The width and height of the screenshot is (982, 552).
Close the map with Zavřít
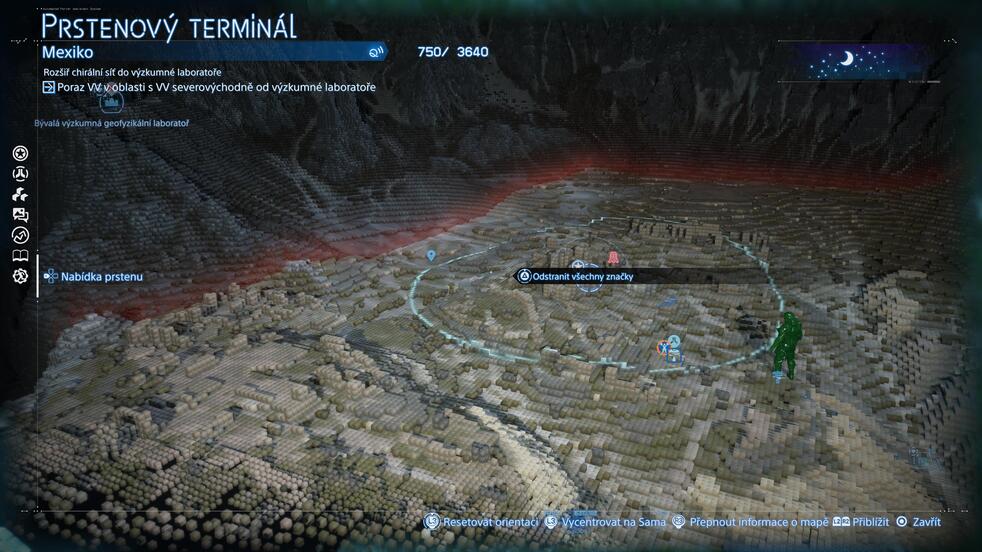(918, 521)
